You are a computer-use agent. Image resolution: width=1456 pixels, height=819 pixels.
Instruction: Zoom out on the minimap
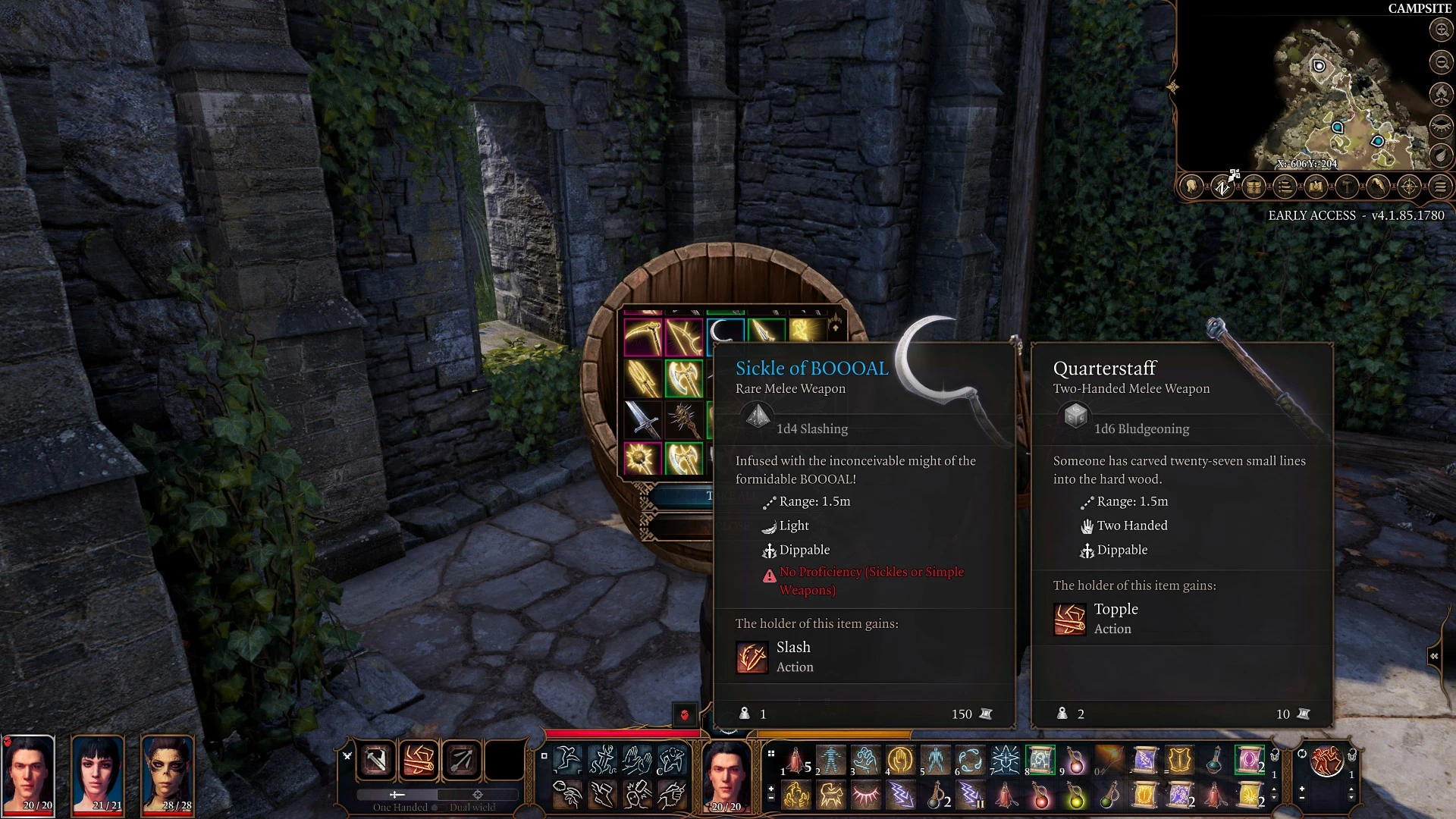pyautogui.click(x=1440, y=62)
